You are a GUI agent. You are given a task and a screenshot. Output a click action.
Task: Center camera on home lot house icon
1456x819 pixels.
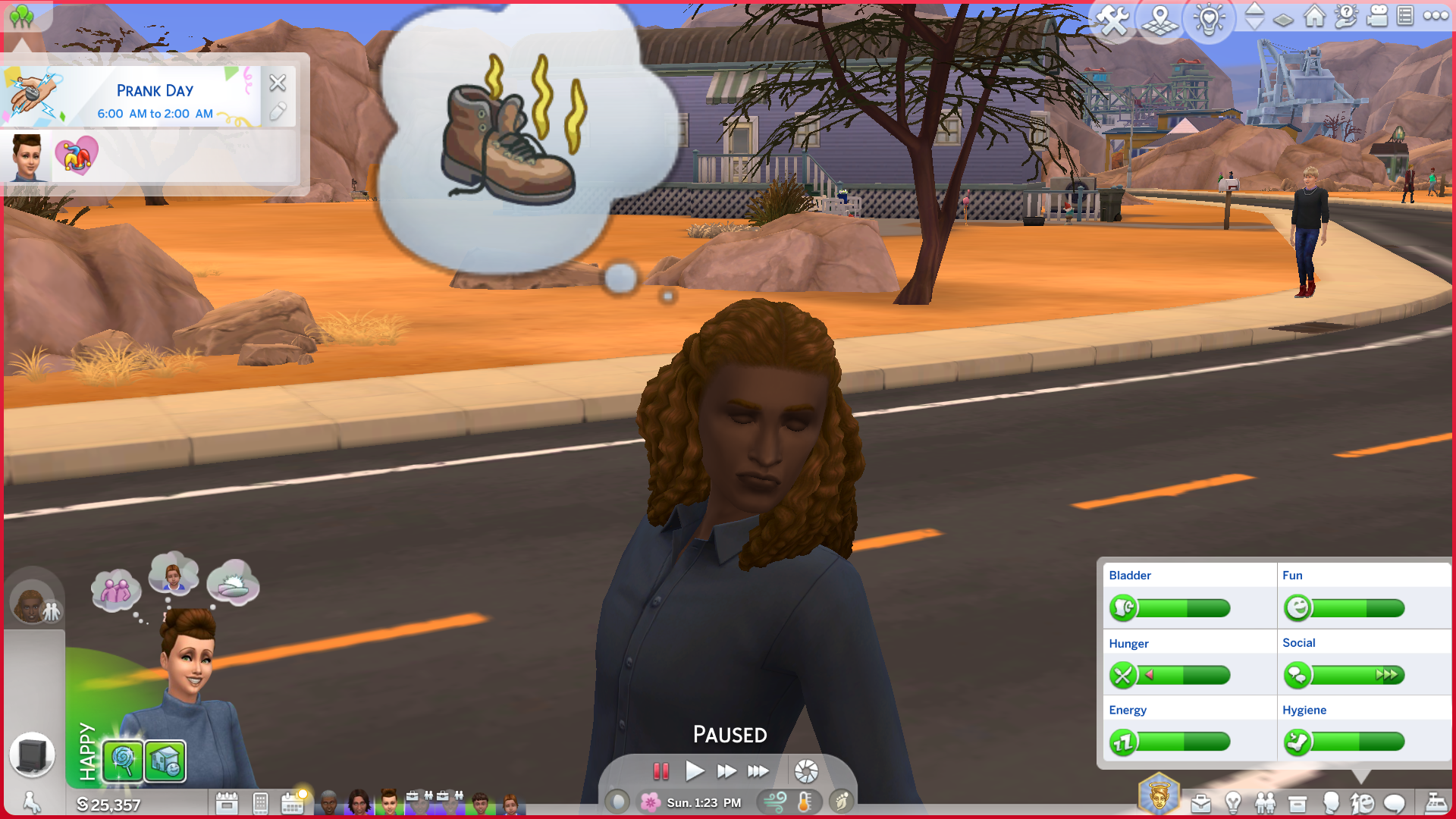click(x=1314, y=16)
